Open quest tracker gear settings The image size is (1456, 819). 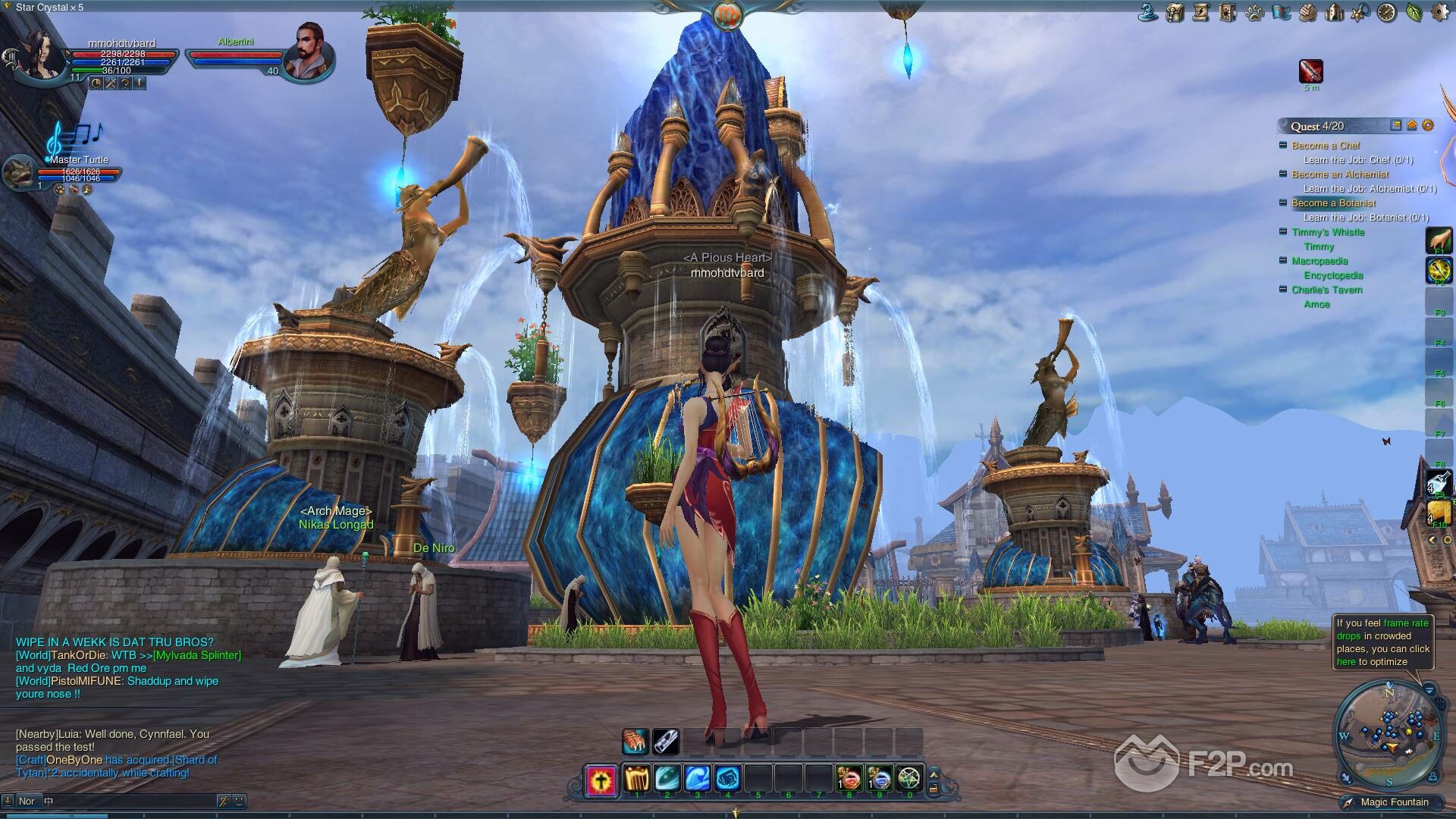coord(1428,126)
